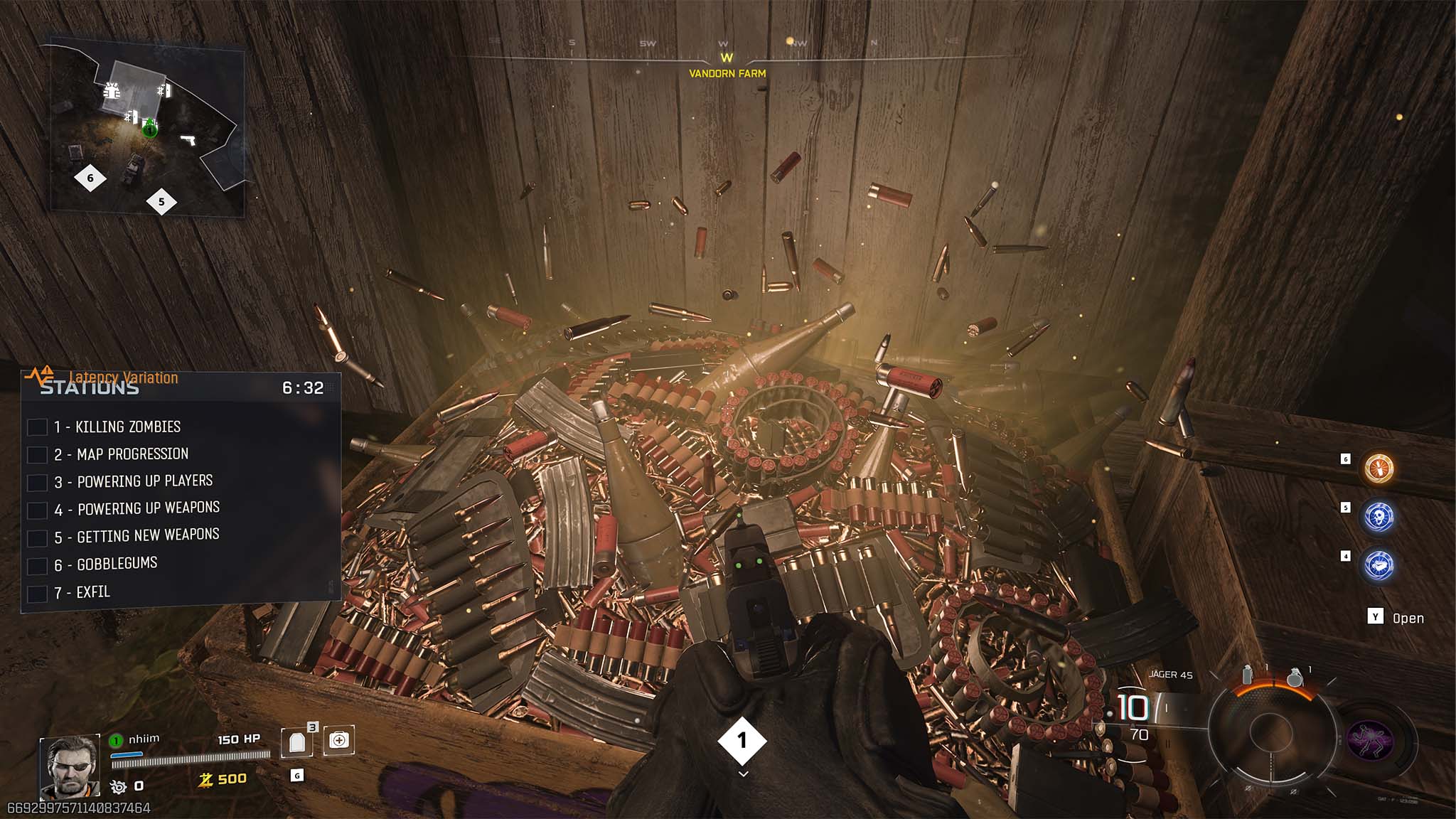The image size is (1456, 819).
Task: Click the pistol wall-buy icon on minimap
Action: 188,139
